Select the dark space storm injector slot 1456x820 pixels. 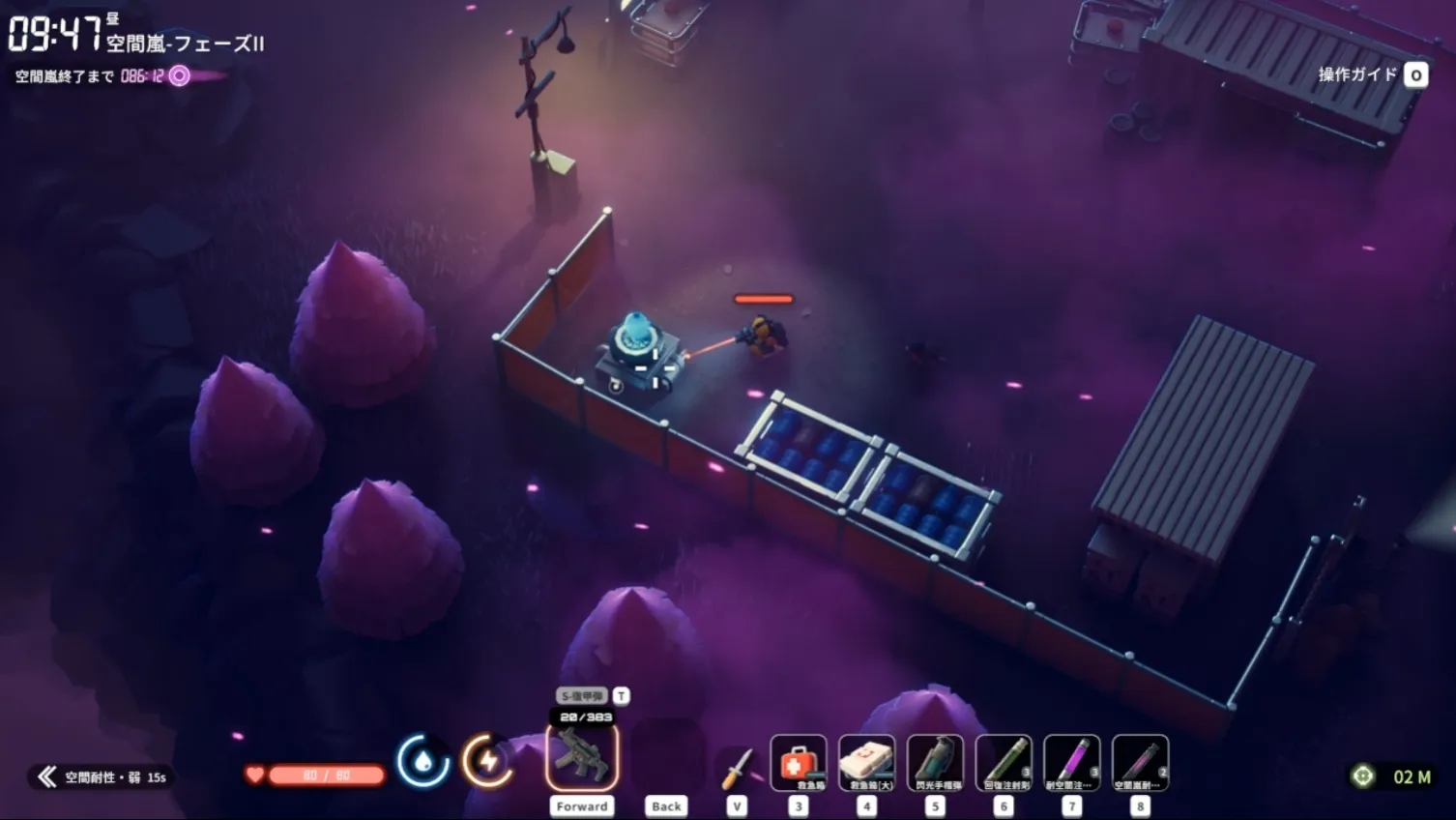[x=1140, y=763]
